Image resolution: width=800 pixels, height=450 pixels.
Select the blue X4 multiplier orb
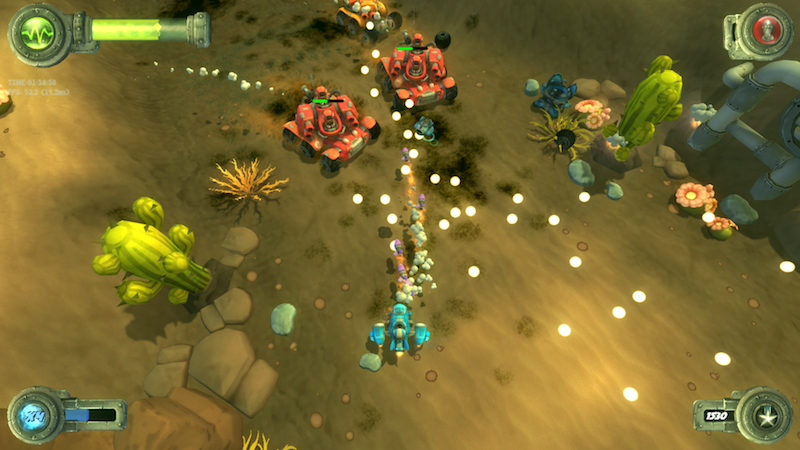(x=36, y=415)
